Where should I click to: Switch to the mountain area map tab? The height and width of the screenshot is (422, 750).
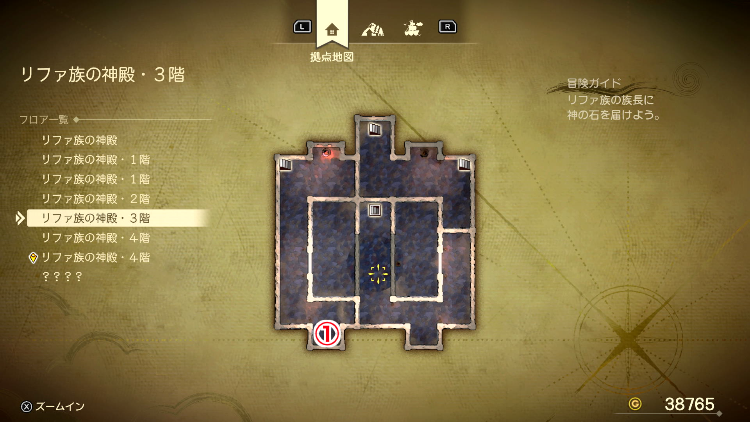pyautogui.click(x=373, y=28)
